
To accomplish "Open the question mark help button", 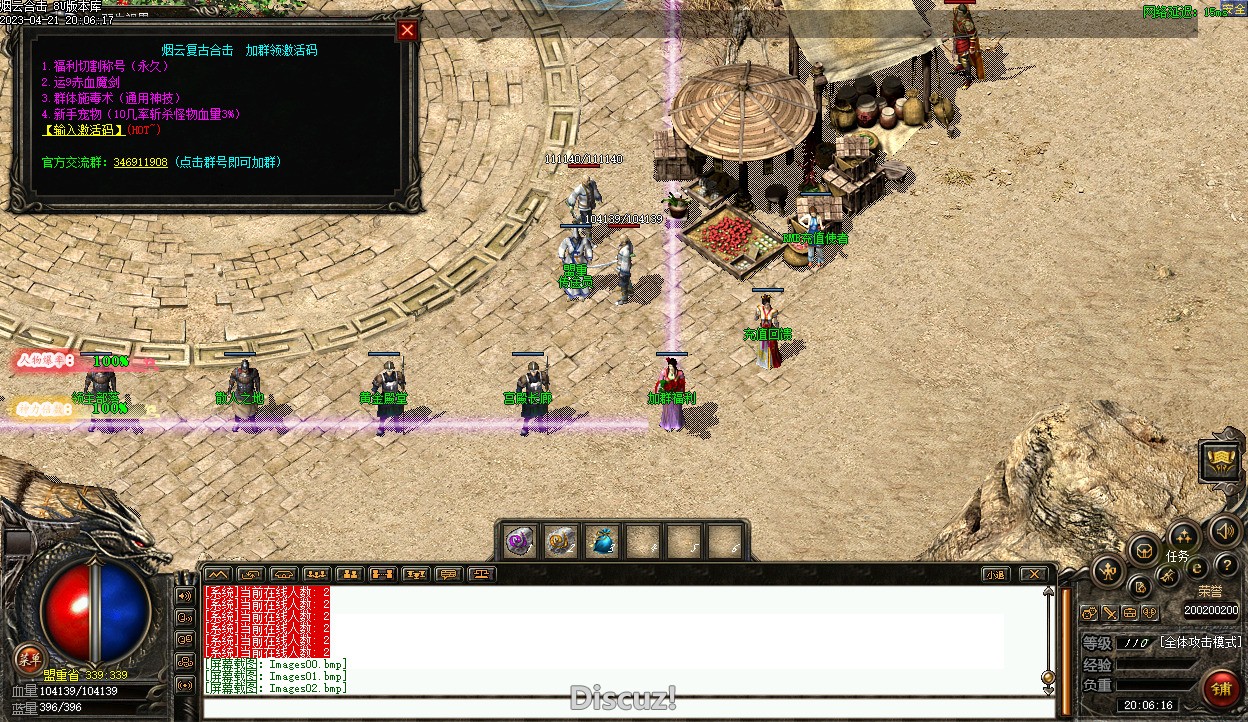I will pyautogui.click(x=1225, y=567).
